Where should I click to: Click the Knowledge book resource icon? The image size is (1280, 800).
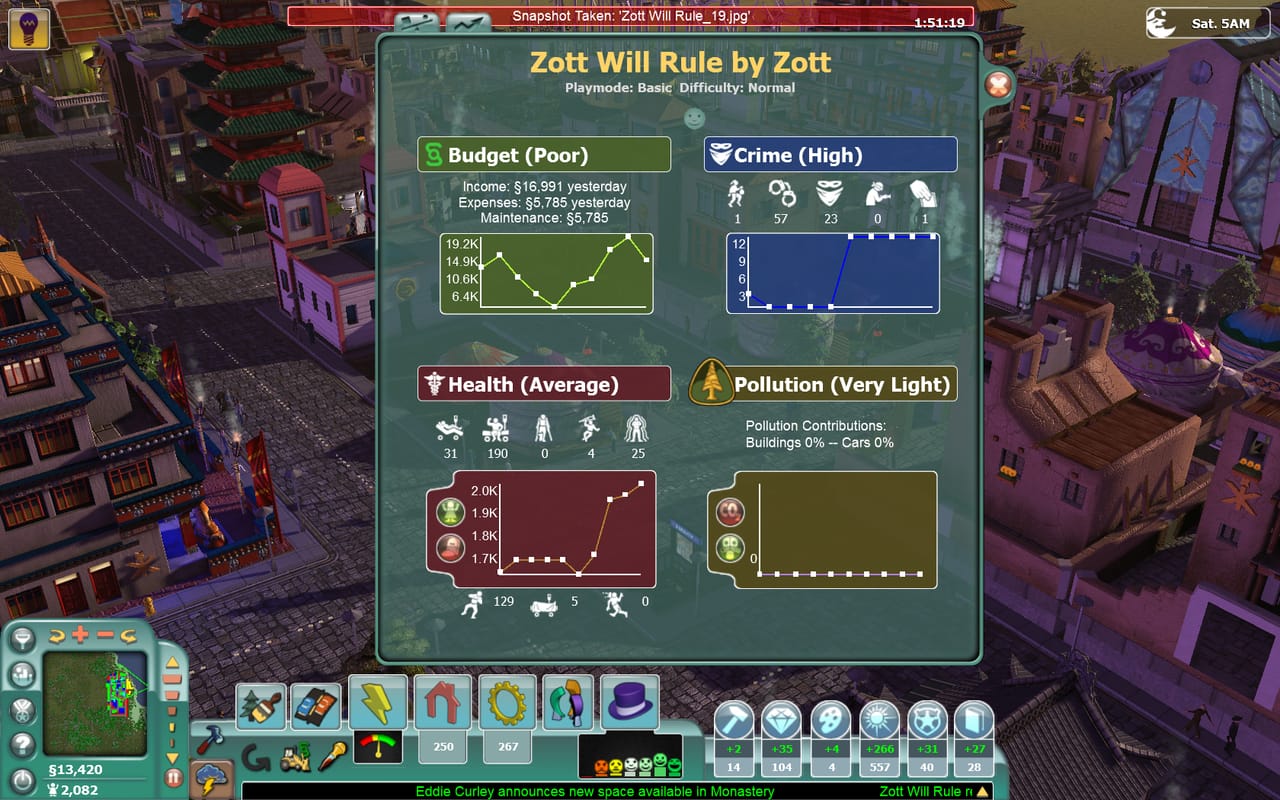click(x=972, y=719)
